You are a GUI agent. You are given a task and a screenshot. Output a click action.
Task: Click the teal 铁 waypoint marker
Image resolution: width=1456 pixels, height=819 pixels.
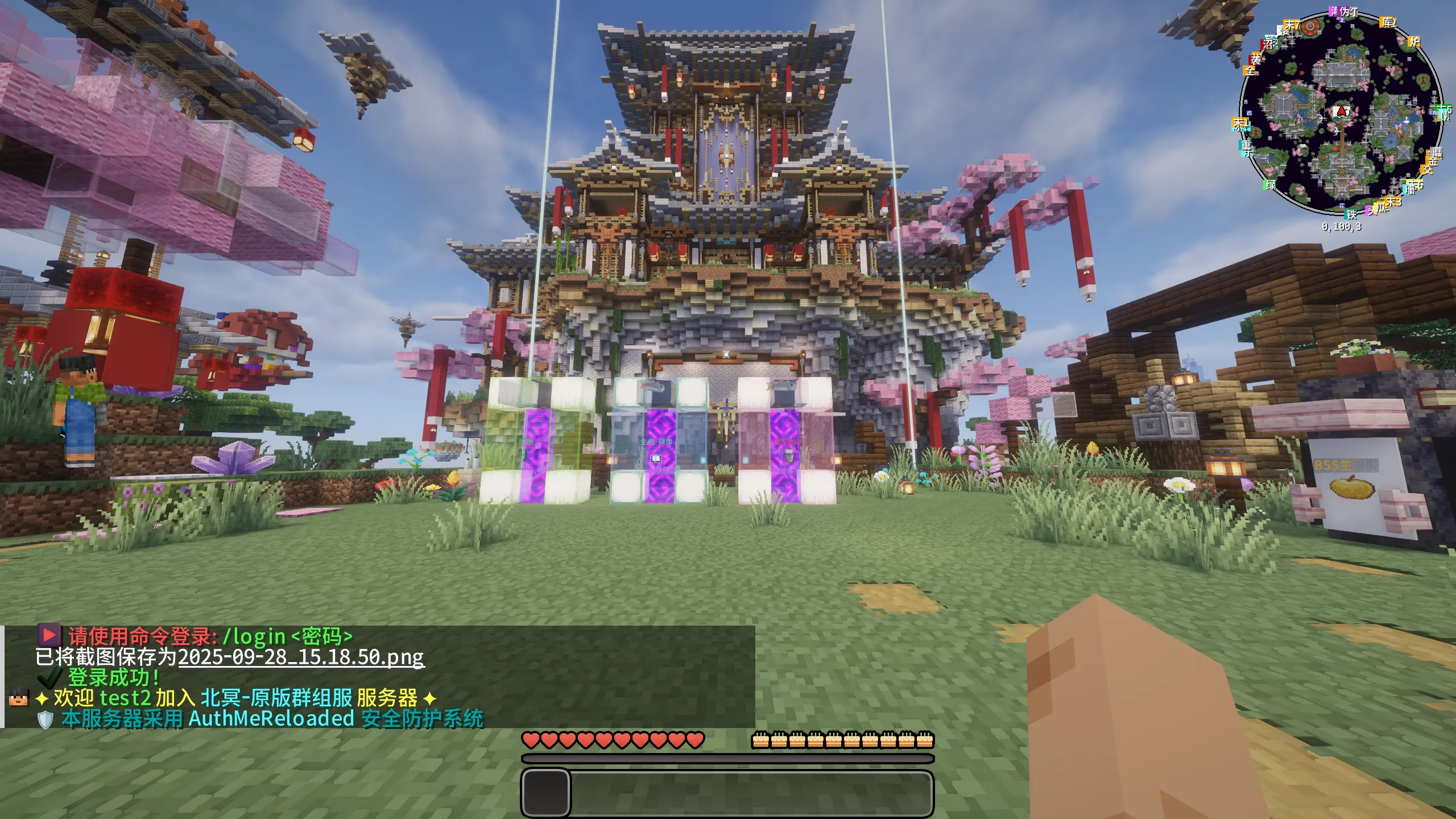[x=1351, y=214]
